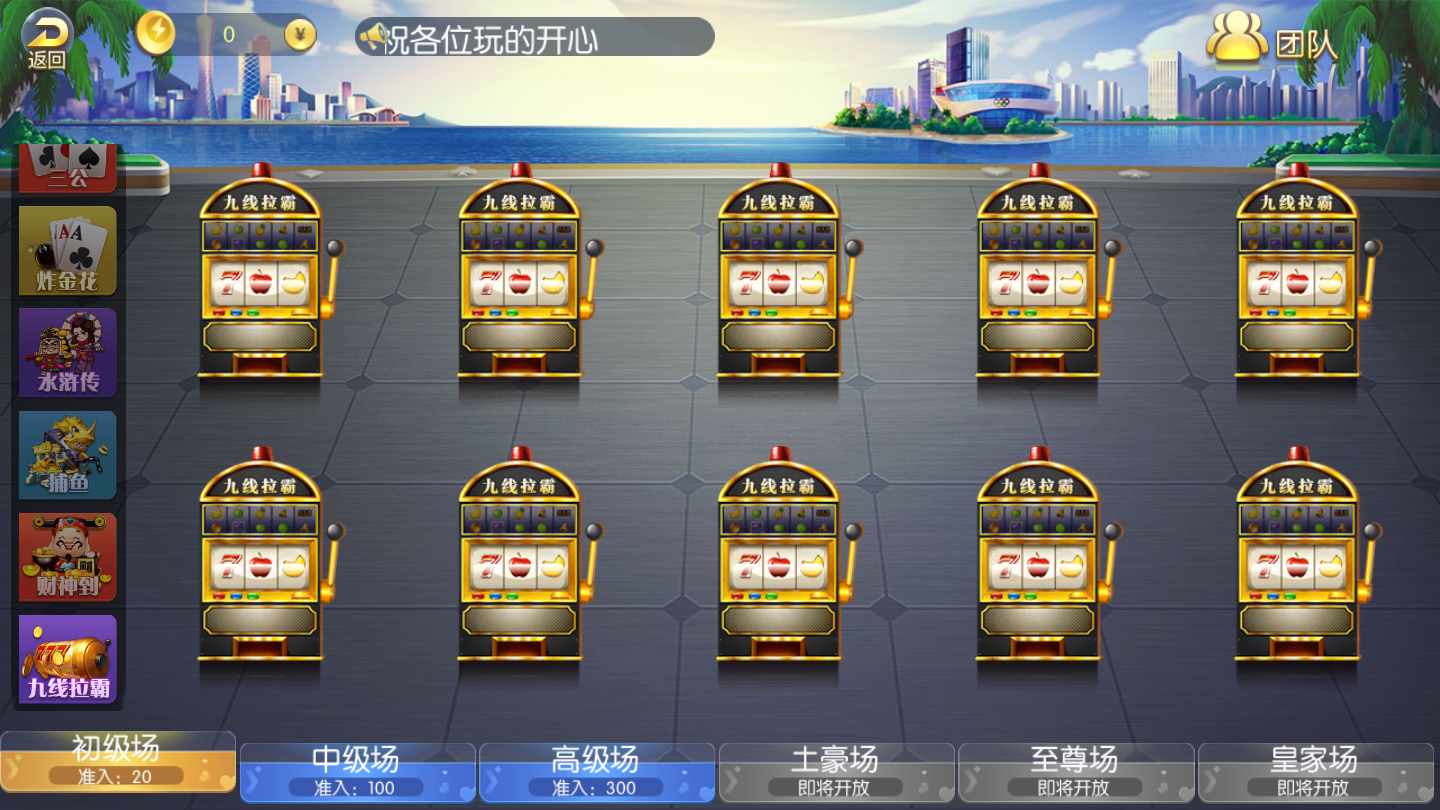The height and width of the screenshot is (810, 1440).
Task: Switch to the 中级场 tab
Action: [357, 770]
